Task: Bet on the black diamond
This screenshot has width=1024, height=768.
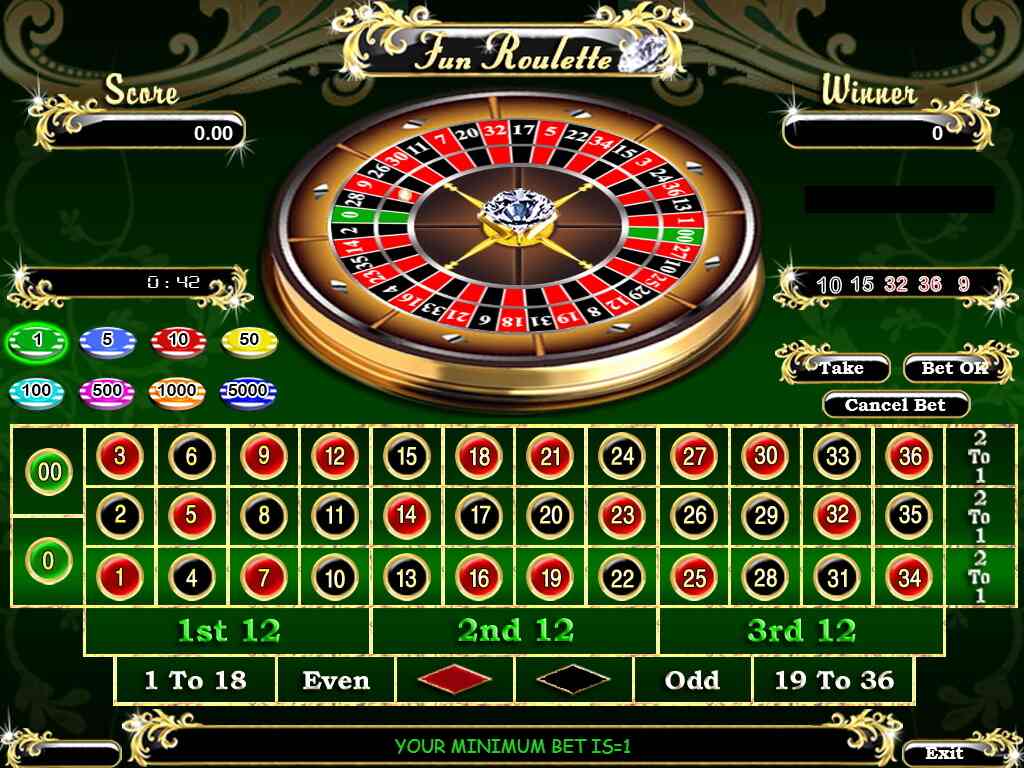Action: point(573,681)
